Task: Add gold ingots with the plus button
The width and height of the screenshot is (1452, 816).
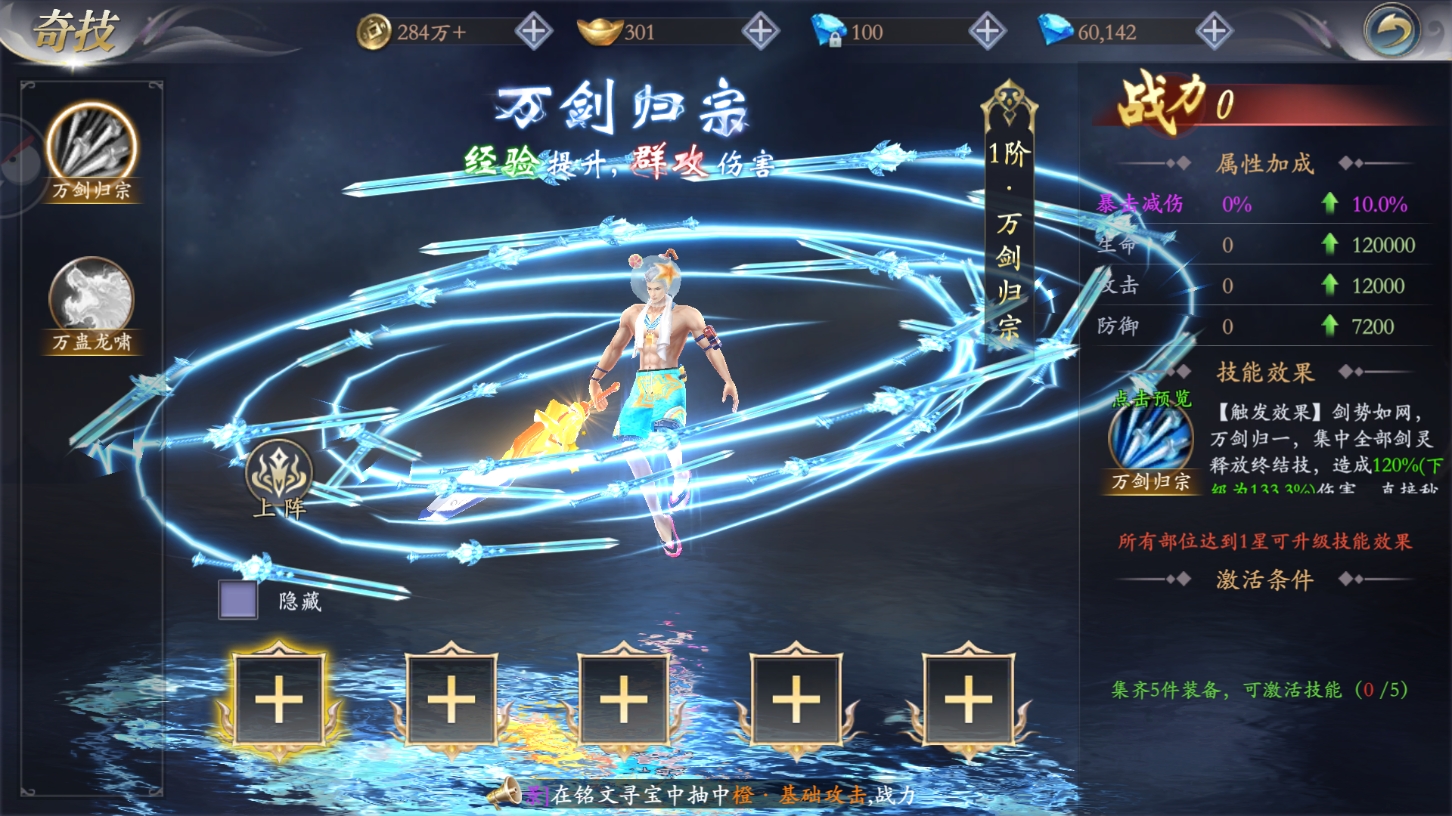Action: pos(761,31)
